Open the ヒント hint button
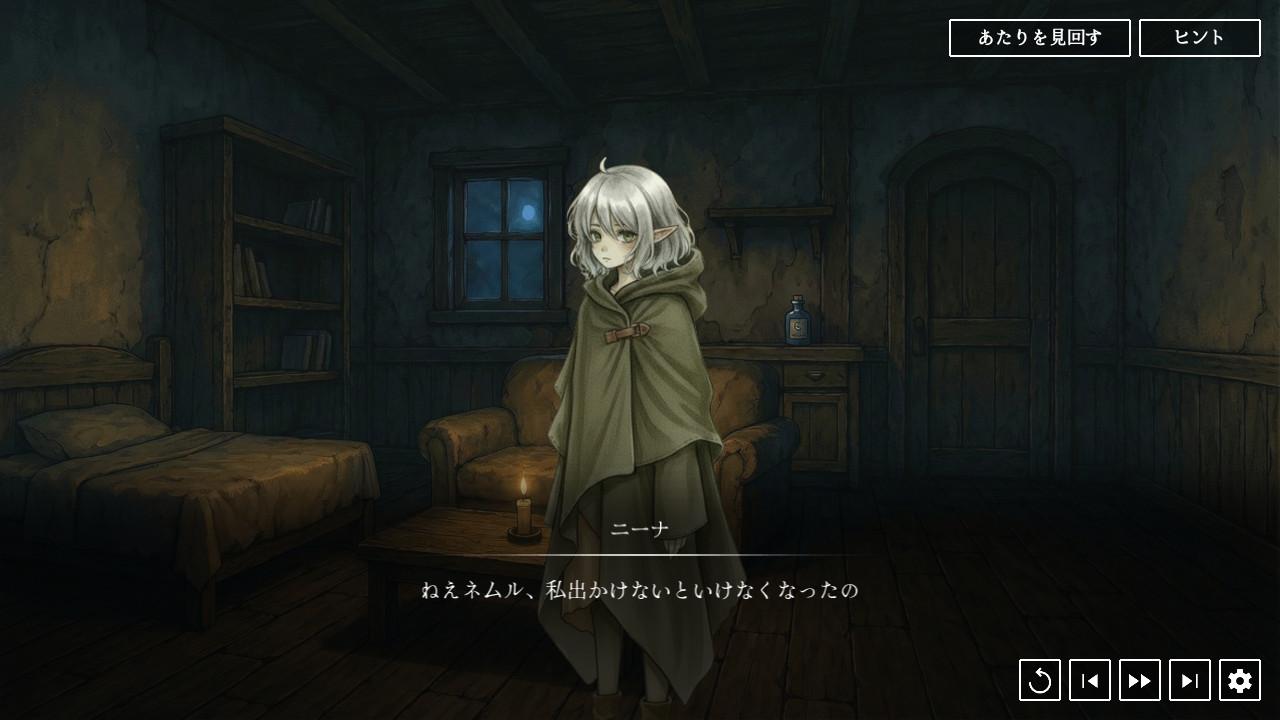 pyautogui.click(x=1199, y=38)
